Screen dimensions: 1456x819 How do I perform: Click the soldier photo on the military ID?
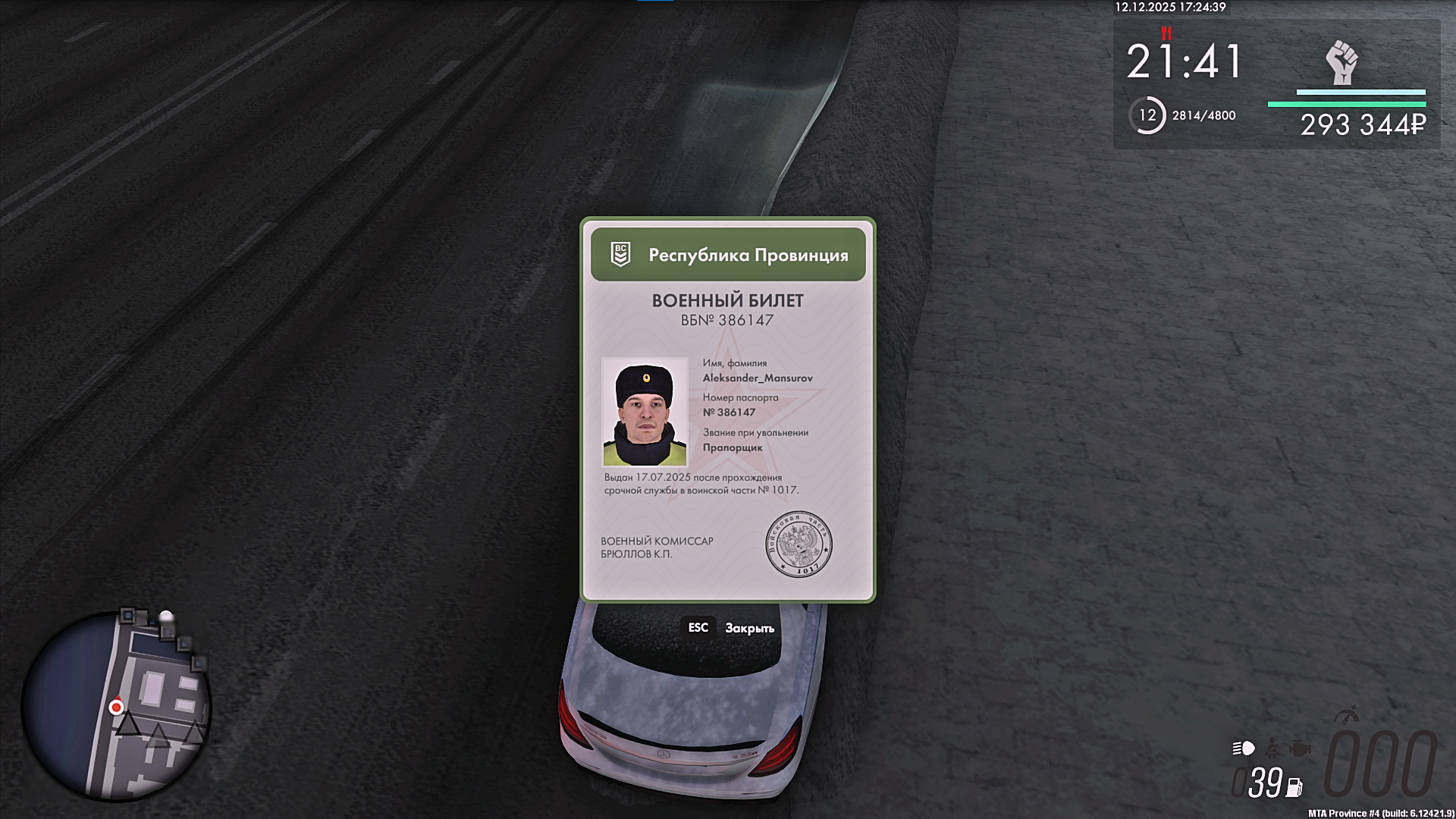pos(645,412)
